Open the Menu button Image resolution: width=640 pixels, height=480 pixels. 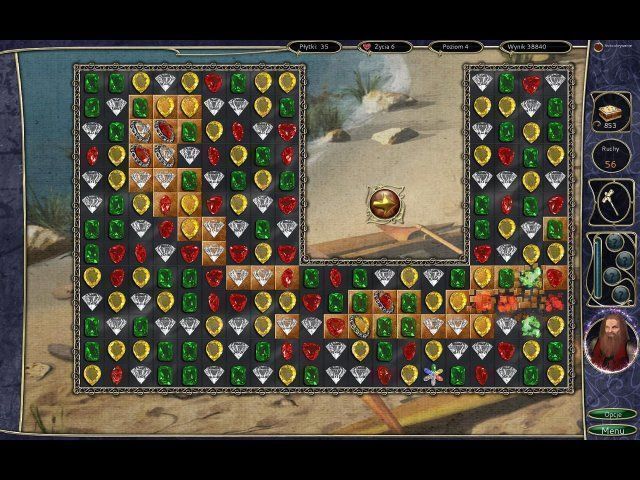click(x=612, y=430)
